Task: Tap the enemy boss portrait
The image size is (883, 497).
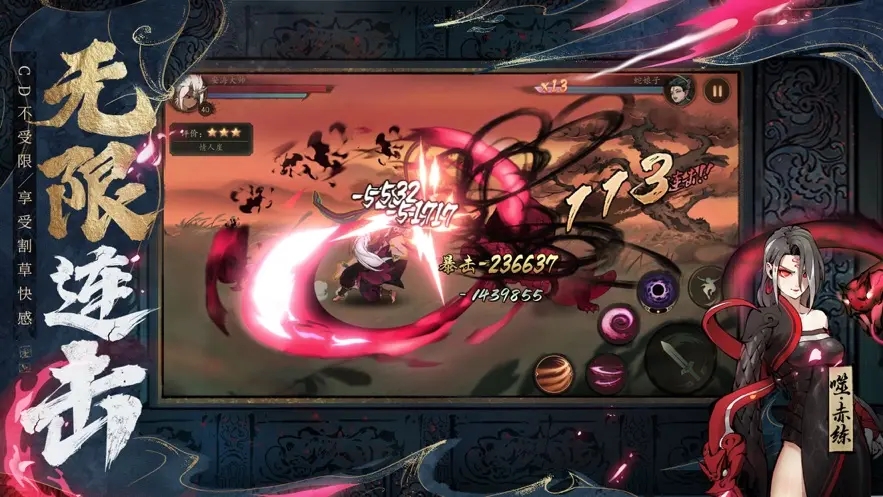Action: [x=680, y=89]
